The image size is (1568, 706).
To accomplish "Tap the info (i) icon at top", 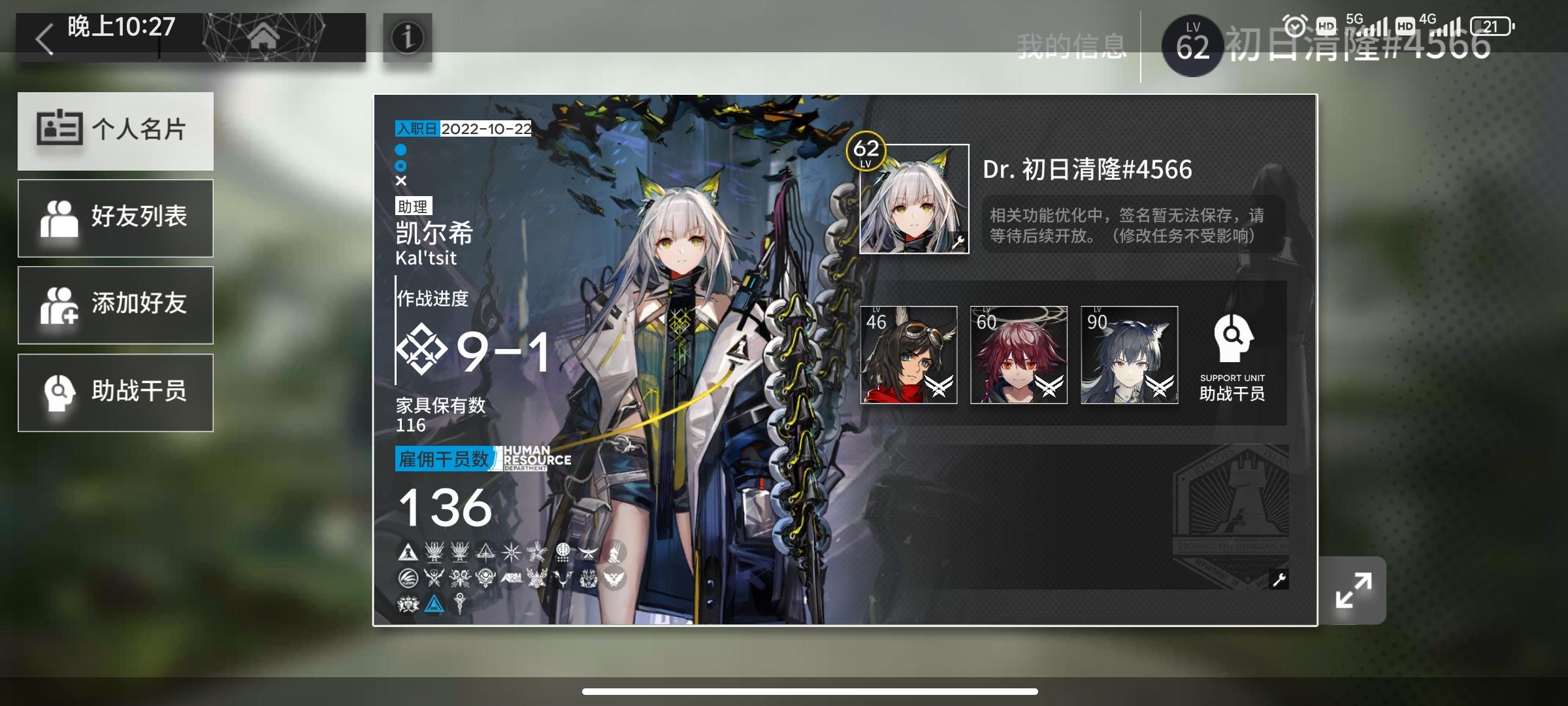I will click(406, 38).
